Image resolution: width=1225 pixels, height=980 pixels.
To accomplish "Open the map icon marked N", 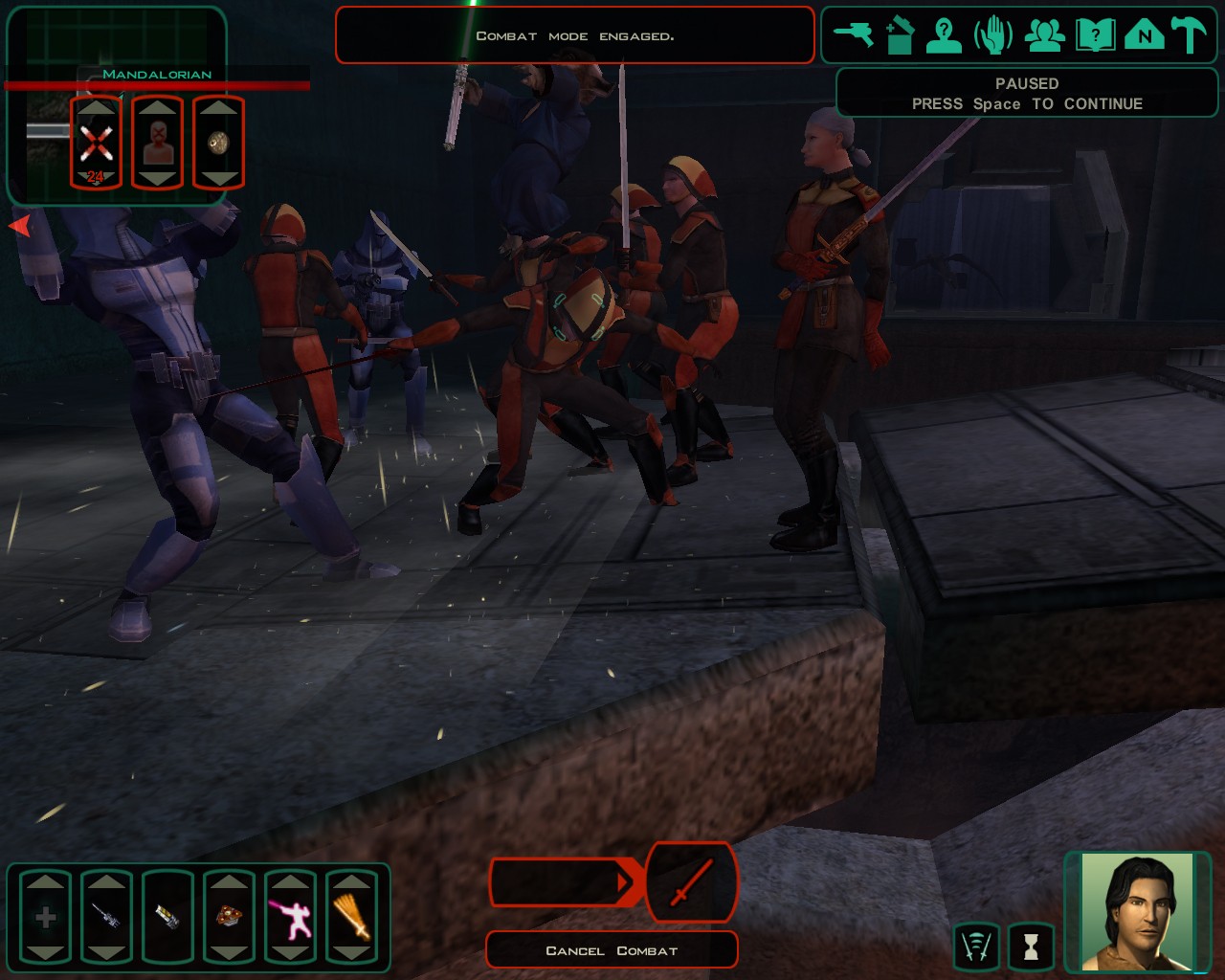I will tap(1144, 36).
